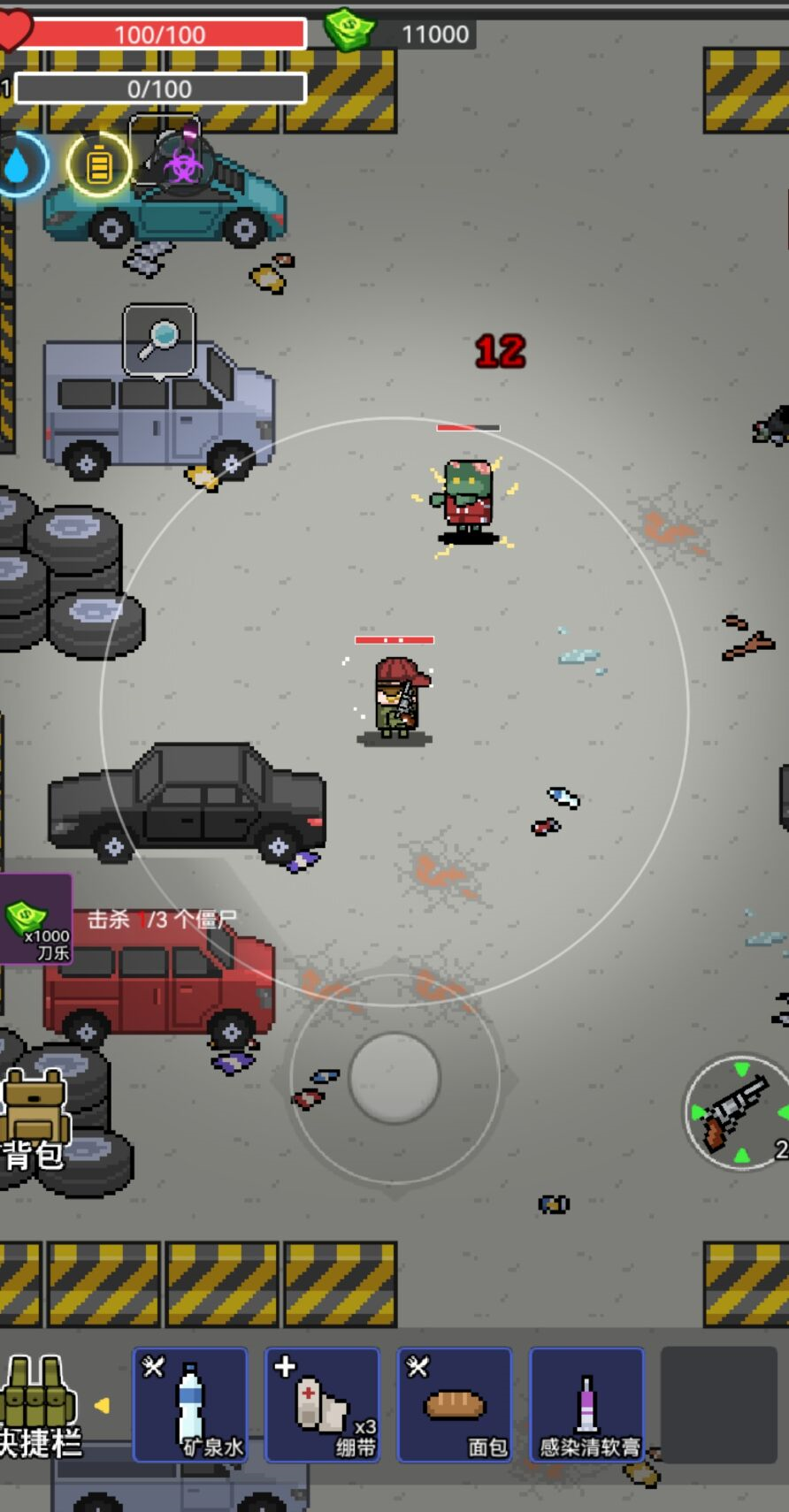Tap the purple biohazard infection icon
This screenshot has height=1512, width=789.
[183, 164]
